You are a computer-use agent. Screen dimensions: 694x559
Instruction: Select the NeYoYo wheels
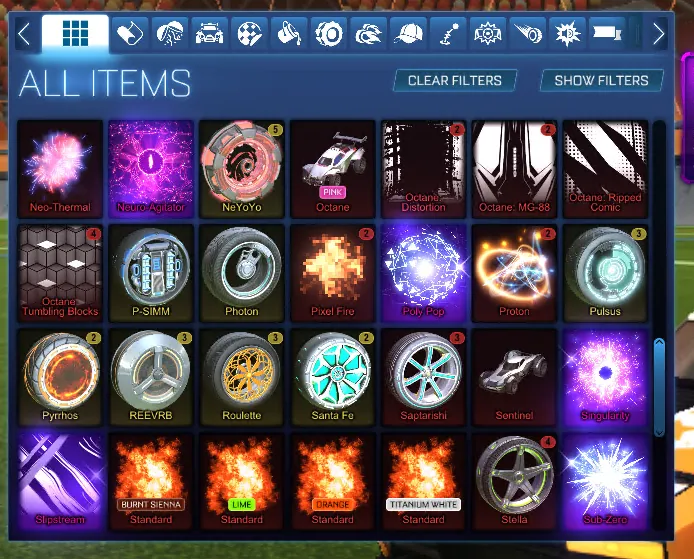(x=242, y=167)
